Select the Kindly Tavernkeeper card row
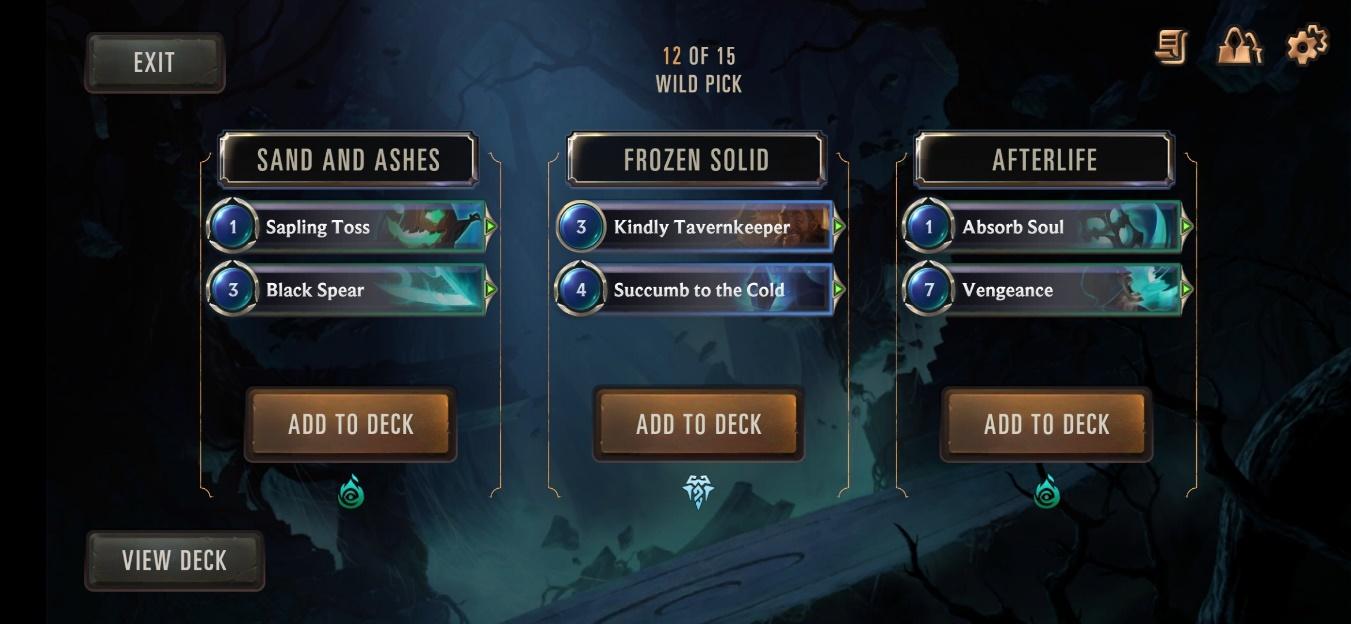This screenshot has height=624, width=1351. [698, 227]
